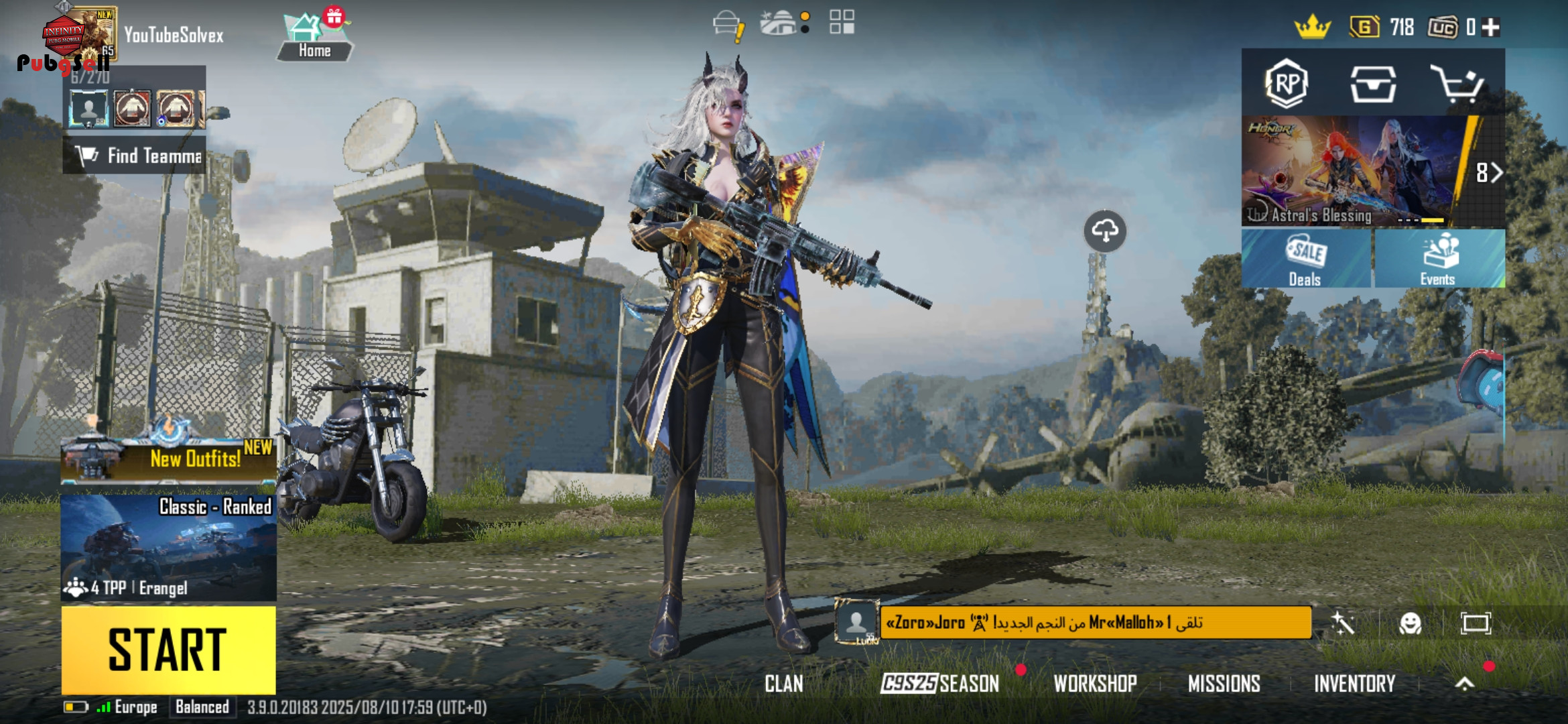Open the shopping cart shop icon
Screen dimensions: 1568x724
[x=1457, y=84]
